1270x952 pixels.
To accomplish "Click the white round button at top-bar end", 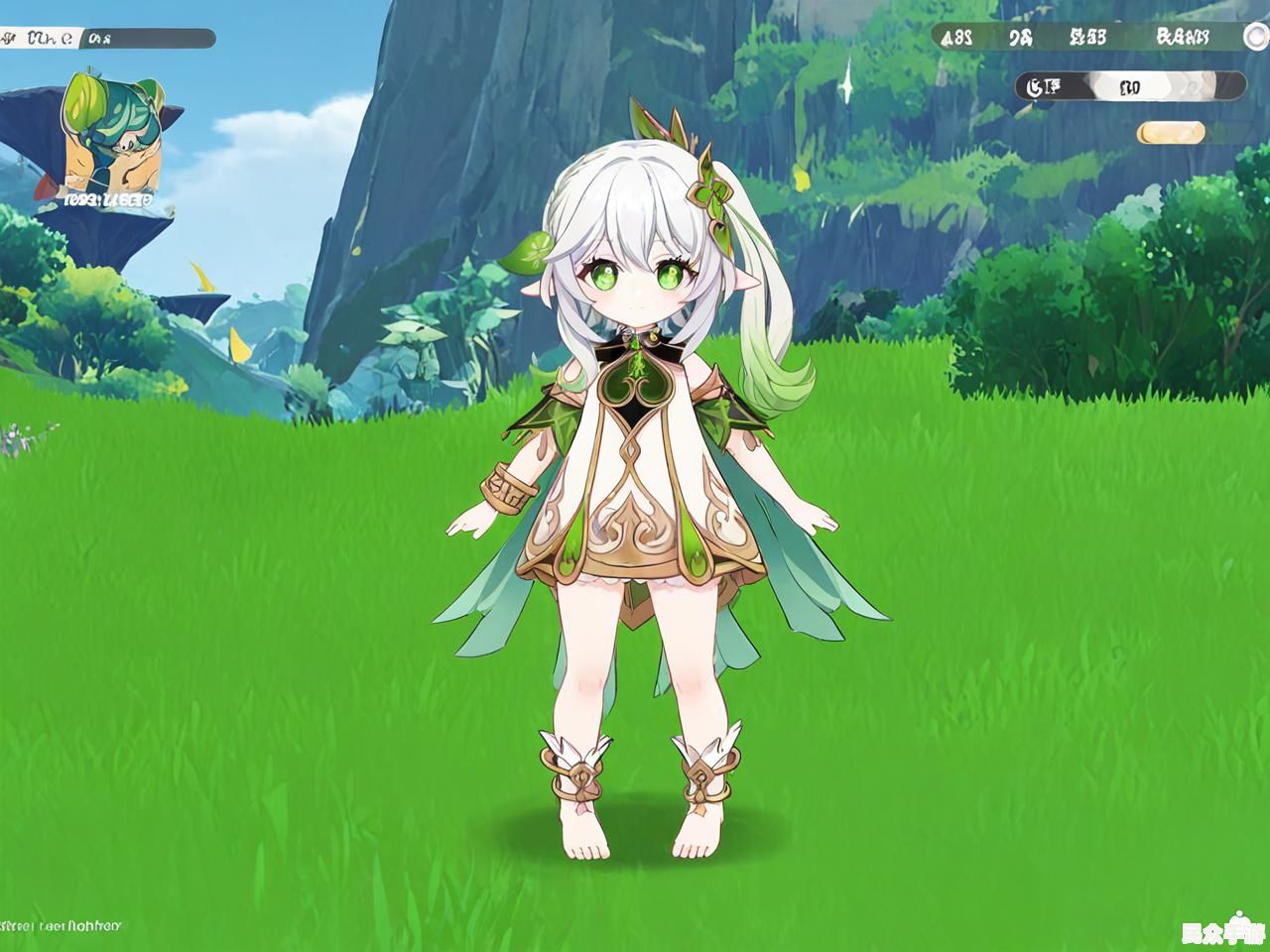I will [1254, 37].
